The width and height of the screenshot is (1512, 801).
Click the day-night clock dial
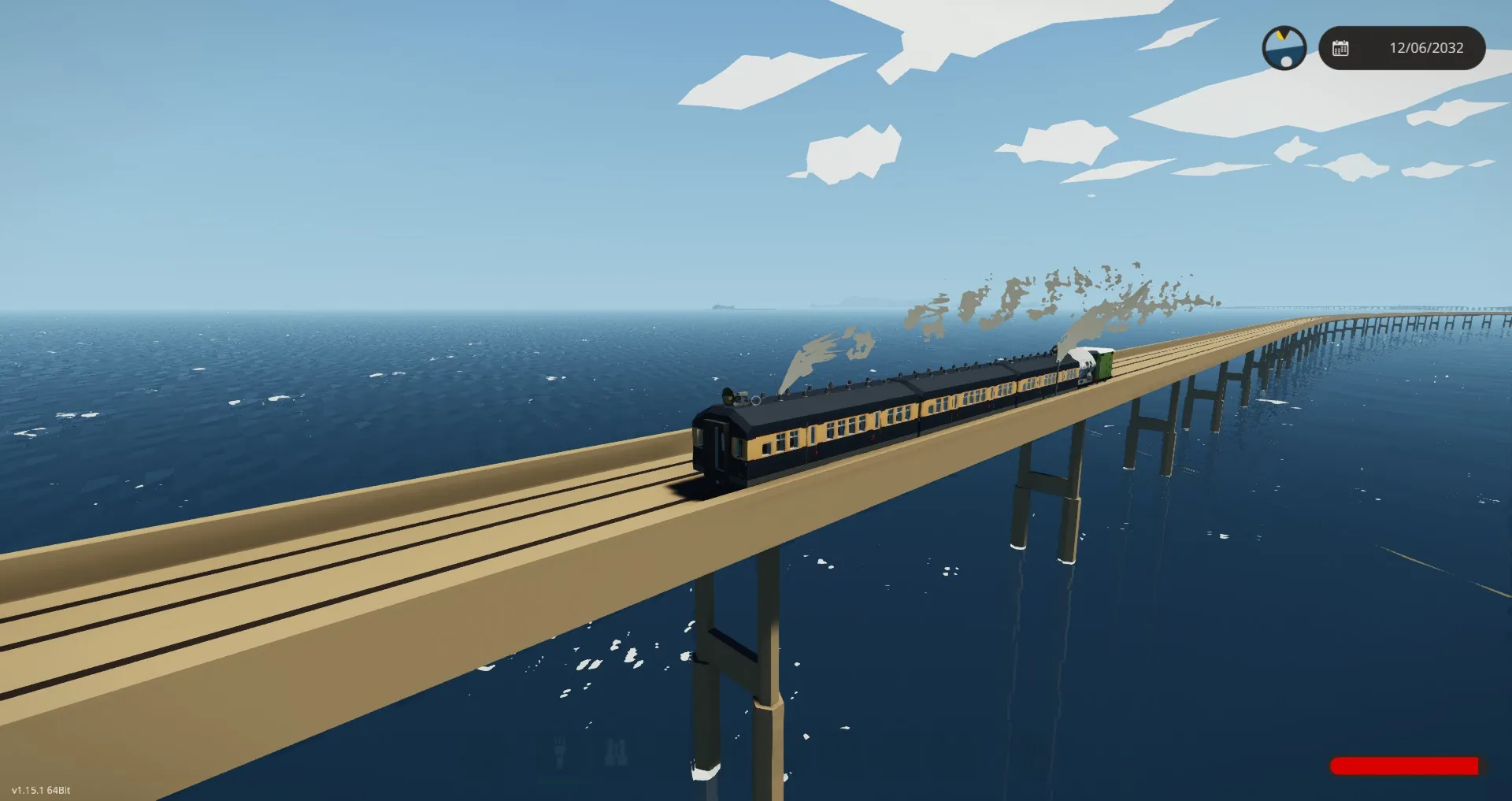pos(1284,48)
